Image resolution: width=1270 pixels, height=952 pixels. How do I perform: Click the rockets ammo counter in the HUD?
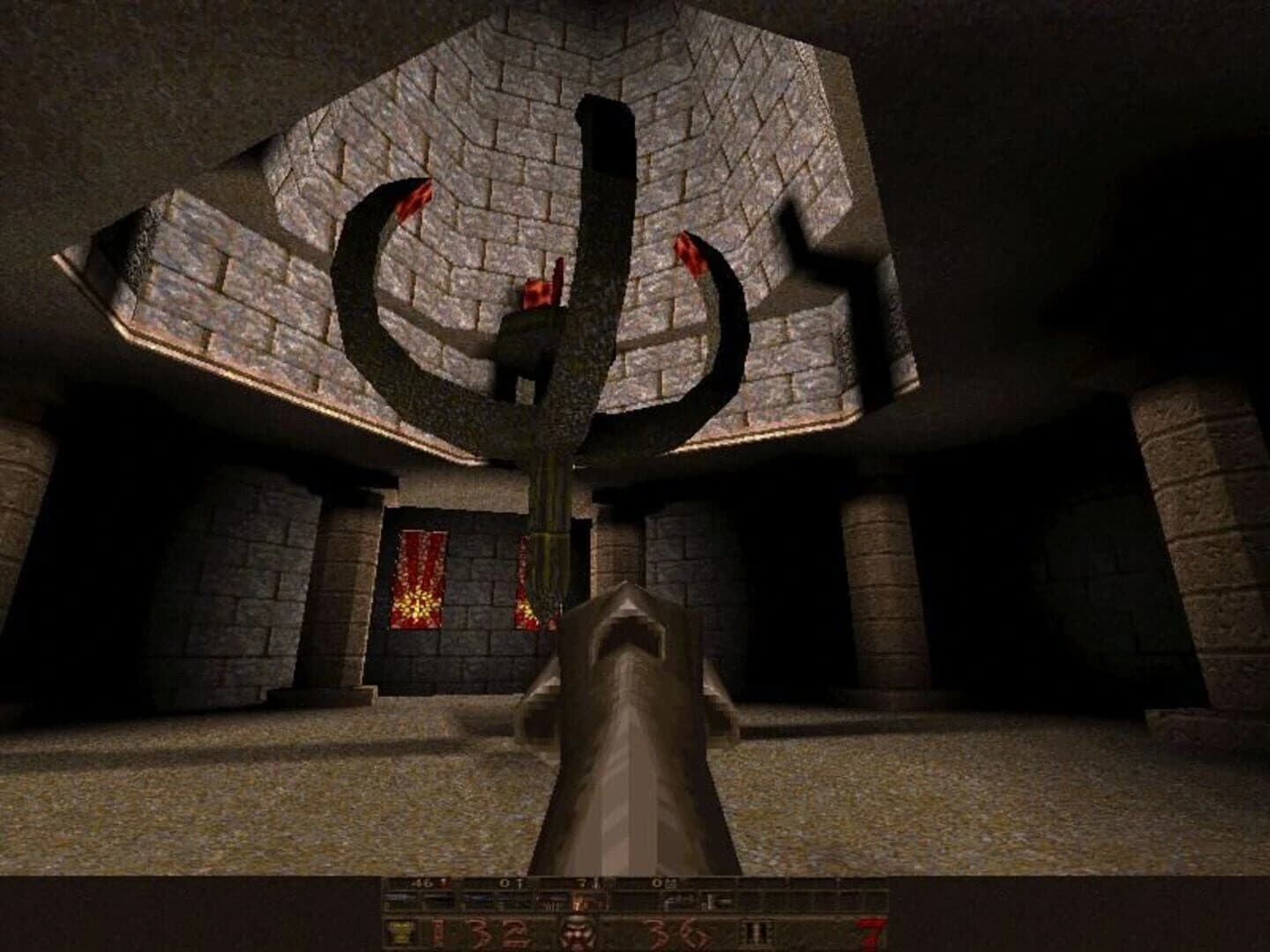(x=586, y=885)
